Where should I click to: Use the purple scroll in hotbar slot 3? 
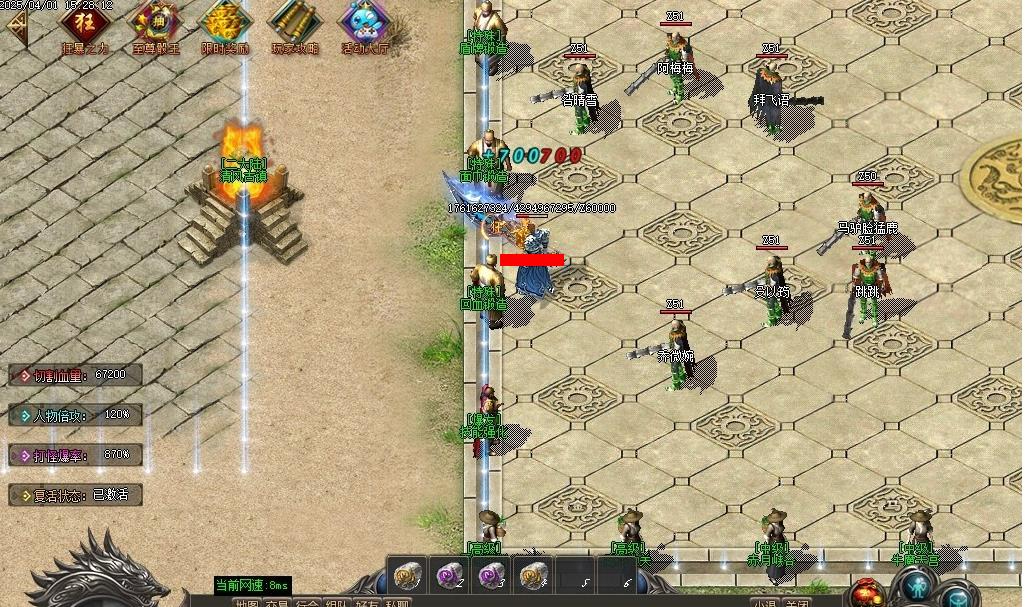[491, 575]
